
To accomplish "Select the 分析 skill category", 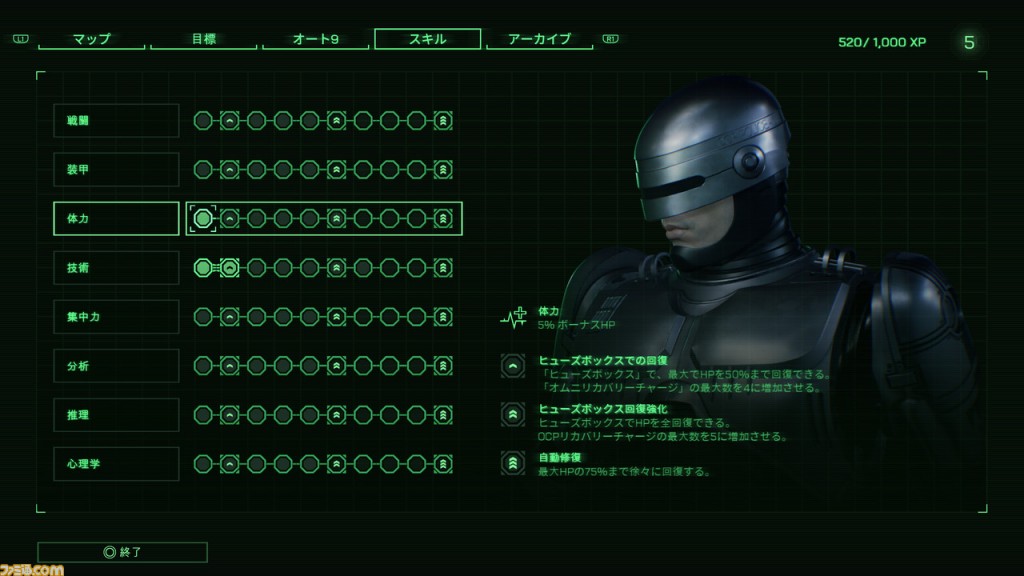I will 116,366.
